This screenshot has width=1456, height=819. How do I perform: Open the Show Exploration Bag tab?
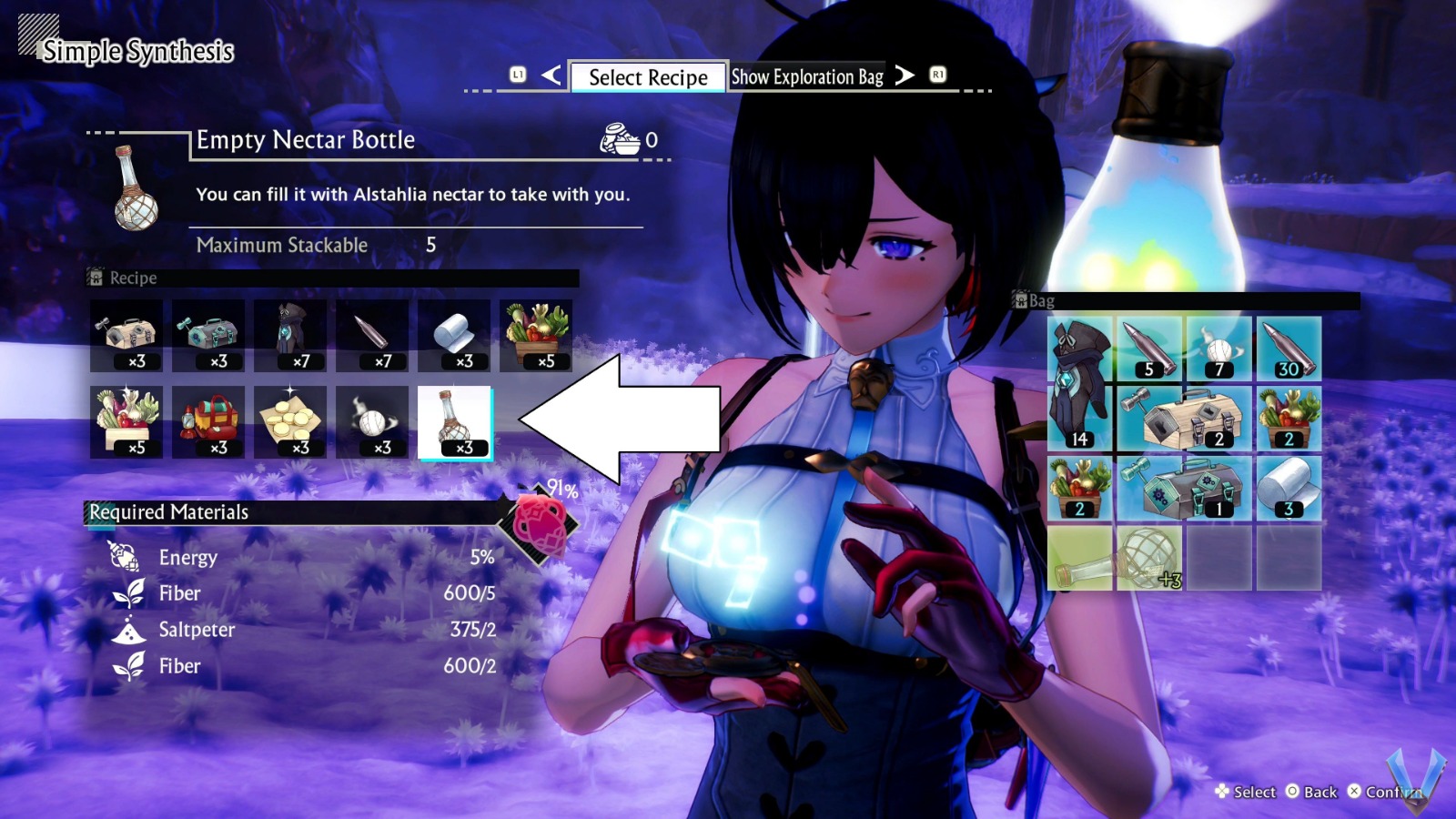pyautogui.click(x=807, y=77)
